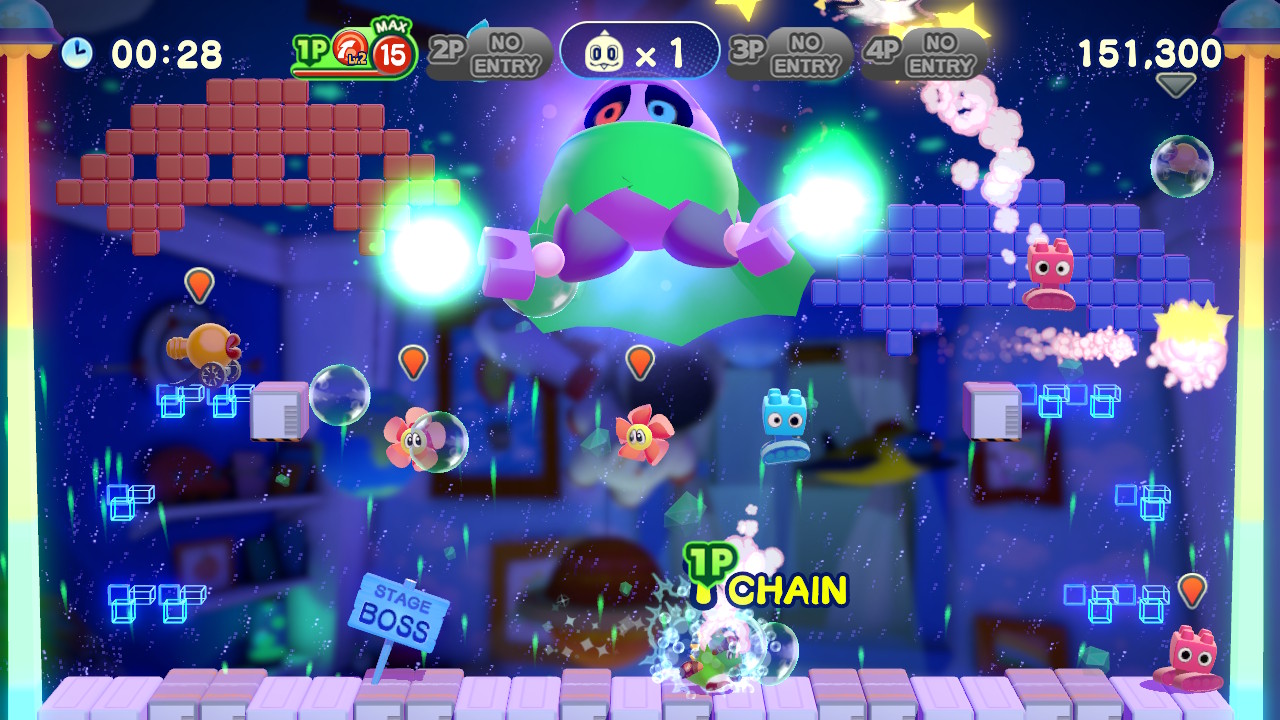Choose the 4P No Entry slot
Image resolution: width=1280 pixels, height=720 pixels.
click(x=924, y=54)
